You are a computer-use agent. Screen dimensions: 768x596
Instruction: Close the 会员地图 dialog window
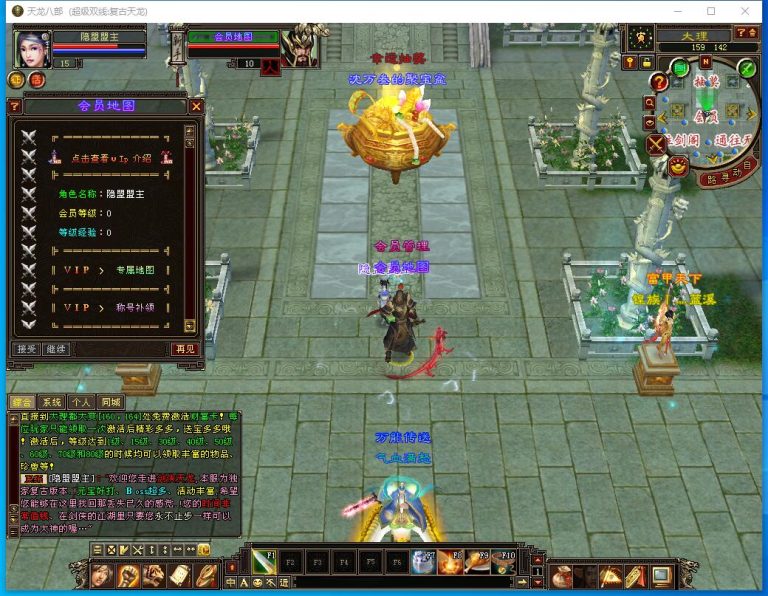pyautogui.click(x=196, y=106)
